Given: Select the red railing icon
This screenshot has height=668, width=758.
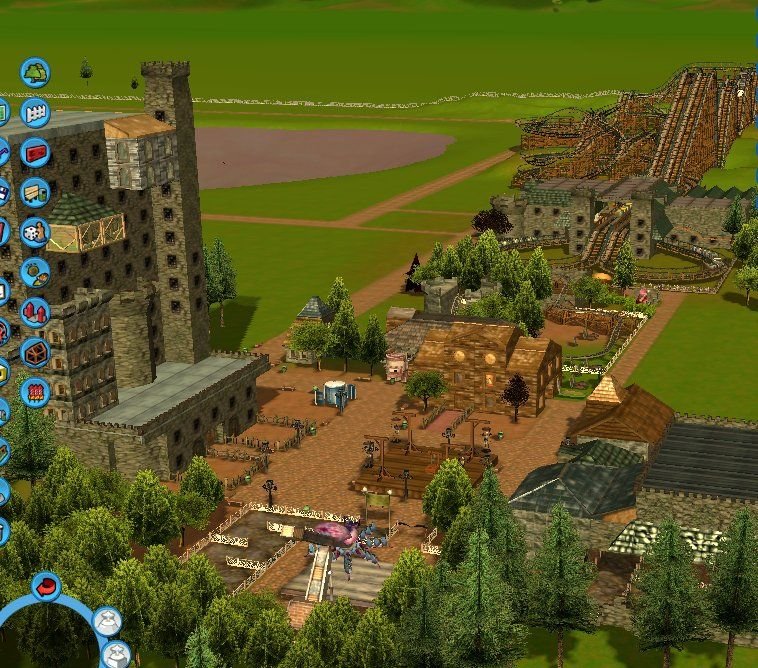Looking at the screenshot, I should 35,391.
